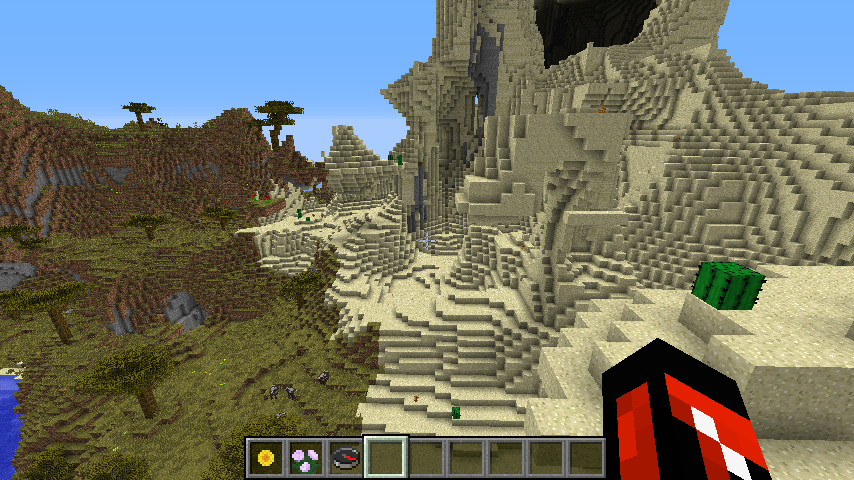Select the compass in the hotbar

click(346, 458)
